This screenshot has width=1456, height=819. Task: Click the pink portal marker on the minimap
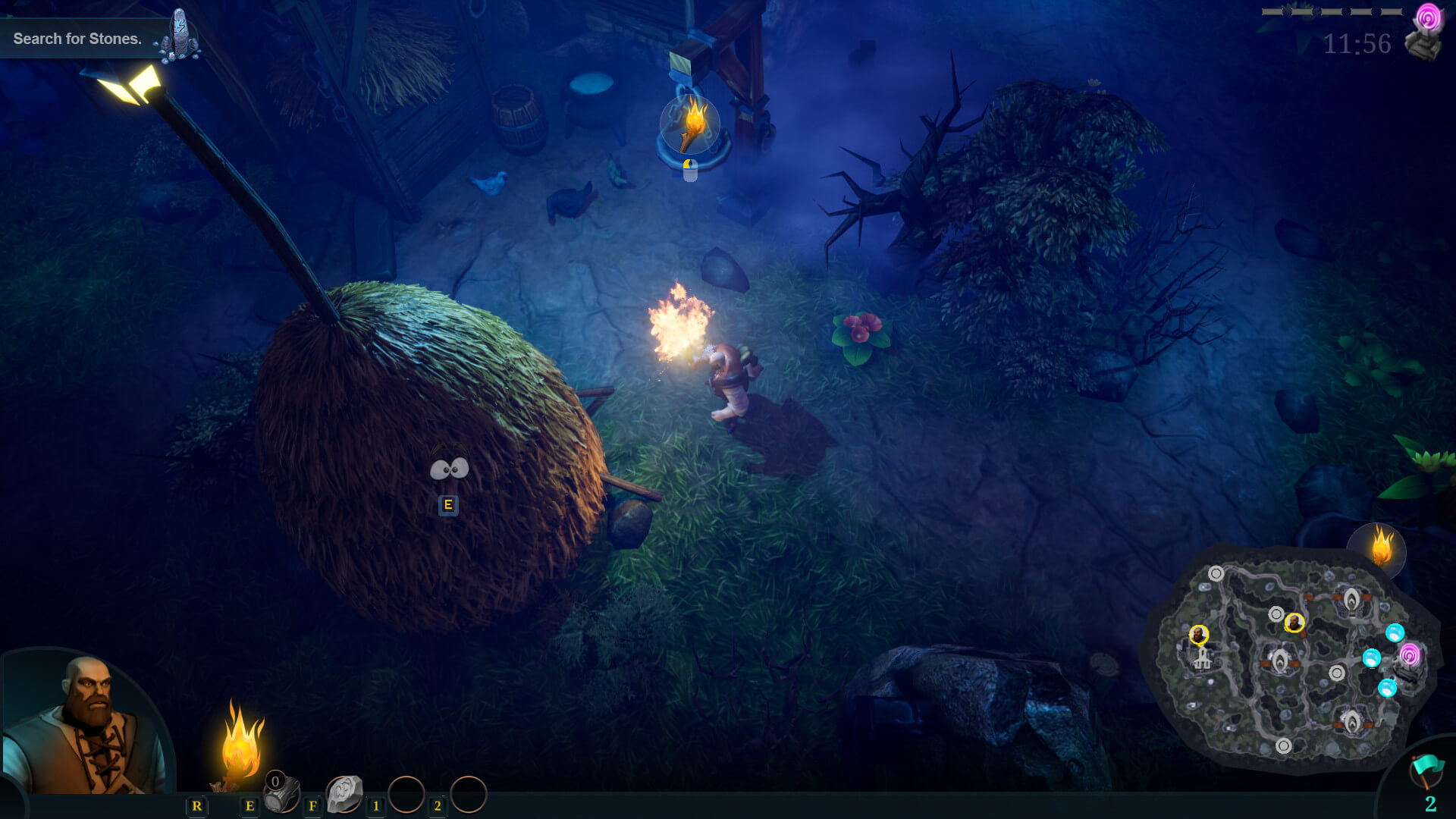(x=1409, y=654)
